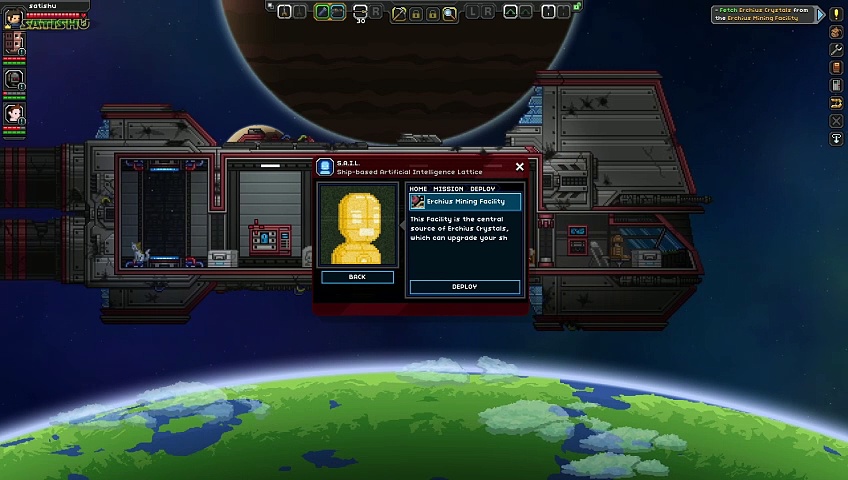Image resolution: width=848 pixels, height=480 pixels.
Task: Click the beam down arrow icon
Action: click(836, 139)
